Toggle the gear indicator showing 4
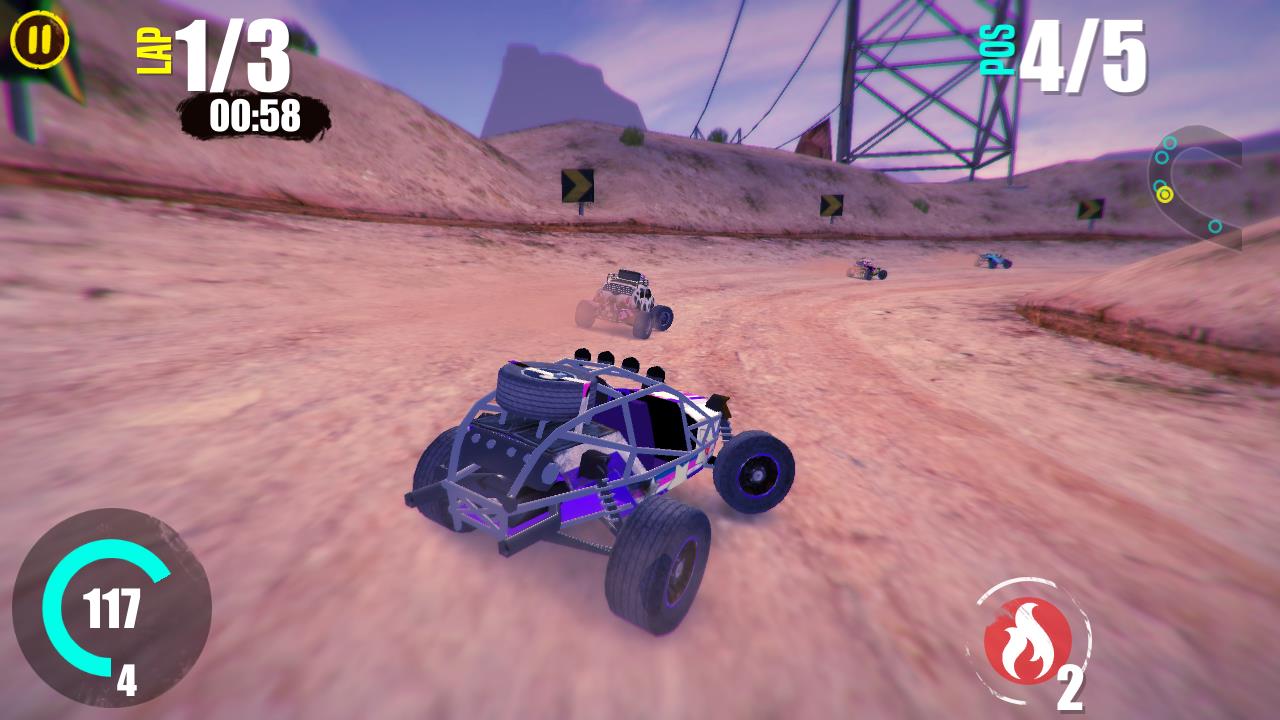The width and height of the screenshot is (1280, 720). (125, 680)
